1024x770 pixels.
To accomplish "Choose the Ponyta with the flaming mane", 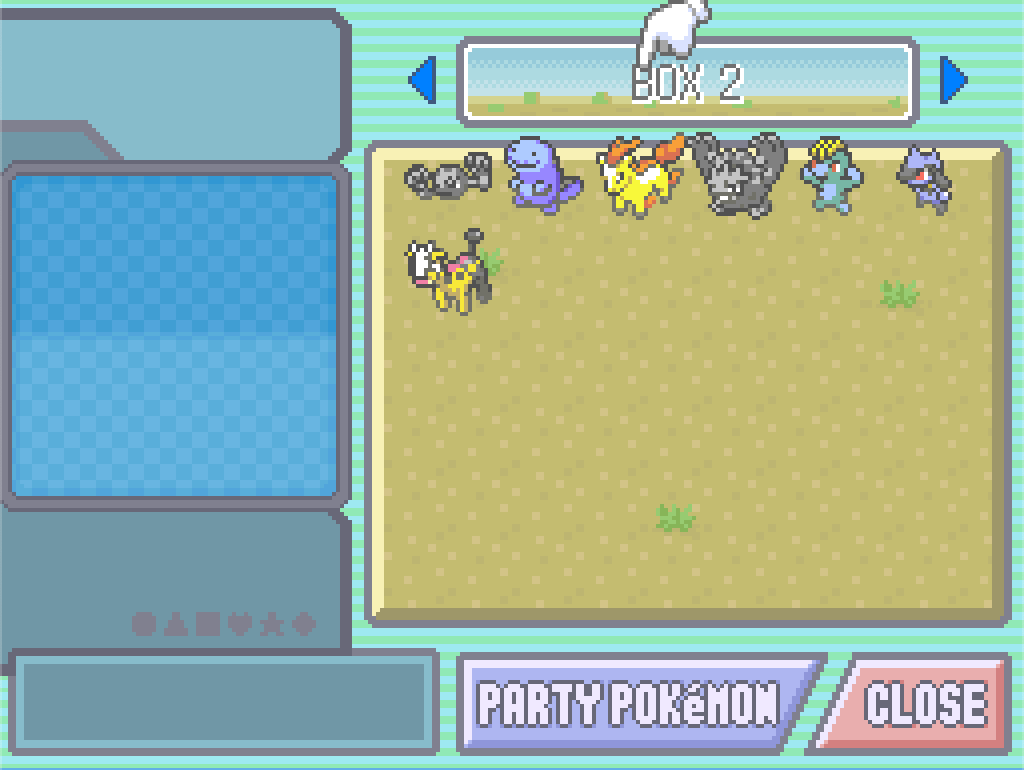I will (641, 176).
